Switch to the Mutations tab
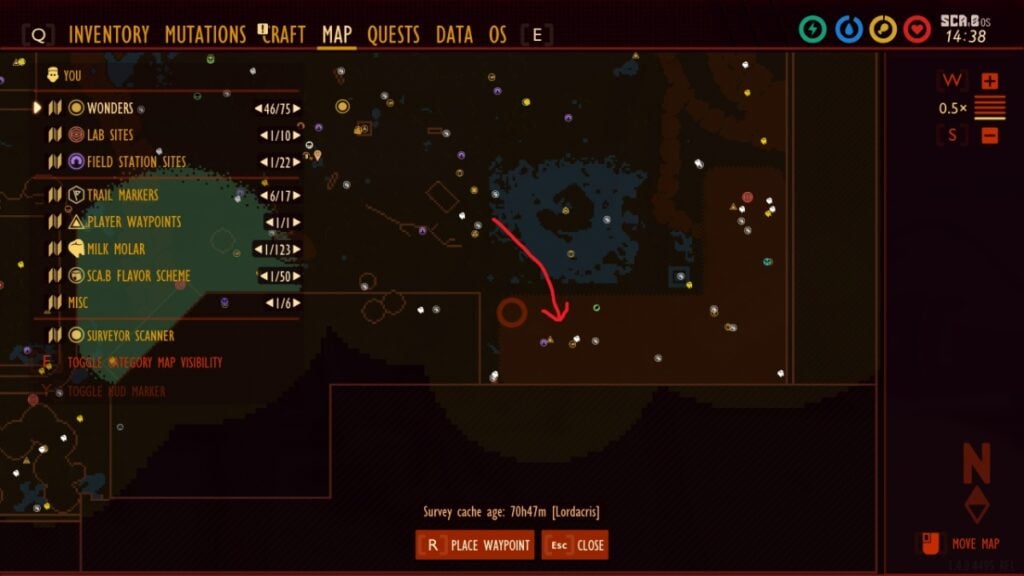Viewport: 1024px width, 576px height. pyautogui.click(x=205, y=35)
